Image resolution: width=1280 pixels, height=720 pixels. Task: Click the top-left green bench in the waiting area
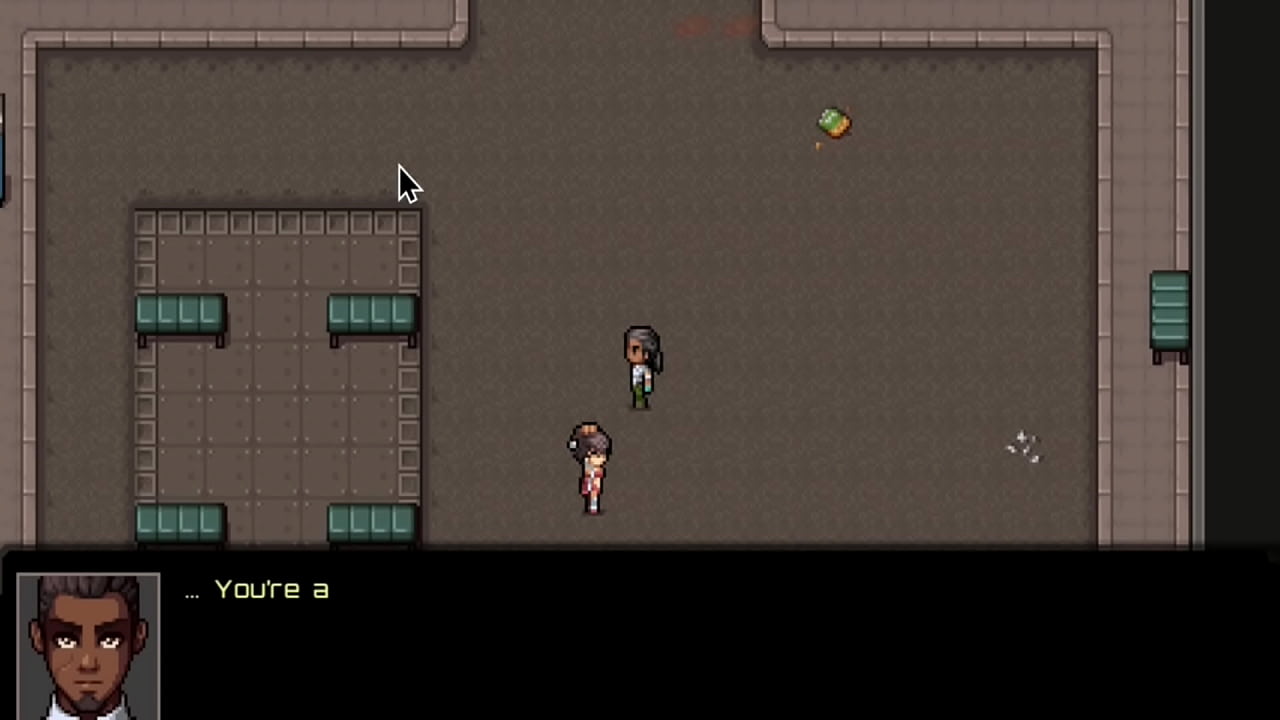click(178, 315)
